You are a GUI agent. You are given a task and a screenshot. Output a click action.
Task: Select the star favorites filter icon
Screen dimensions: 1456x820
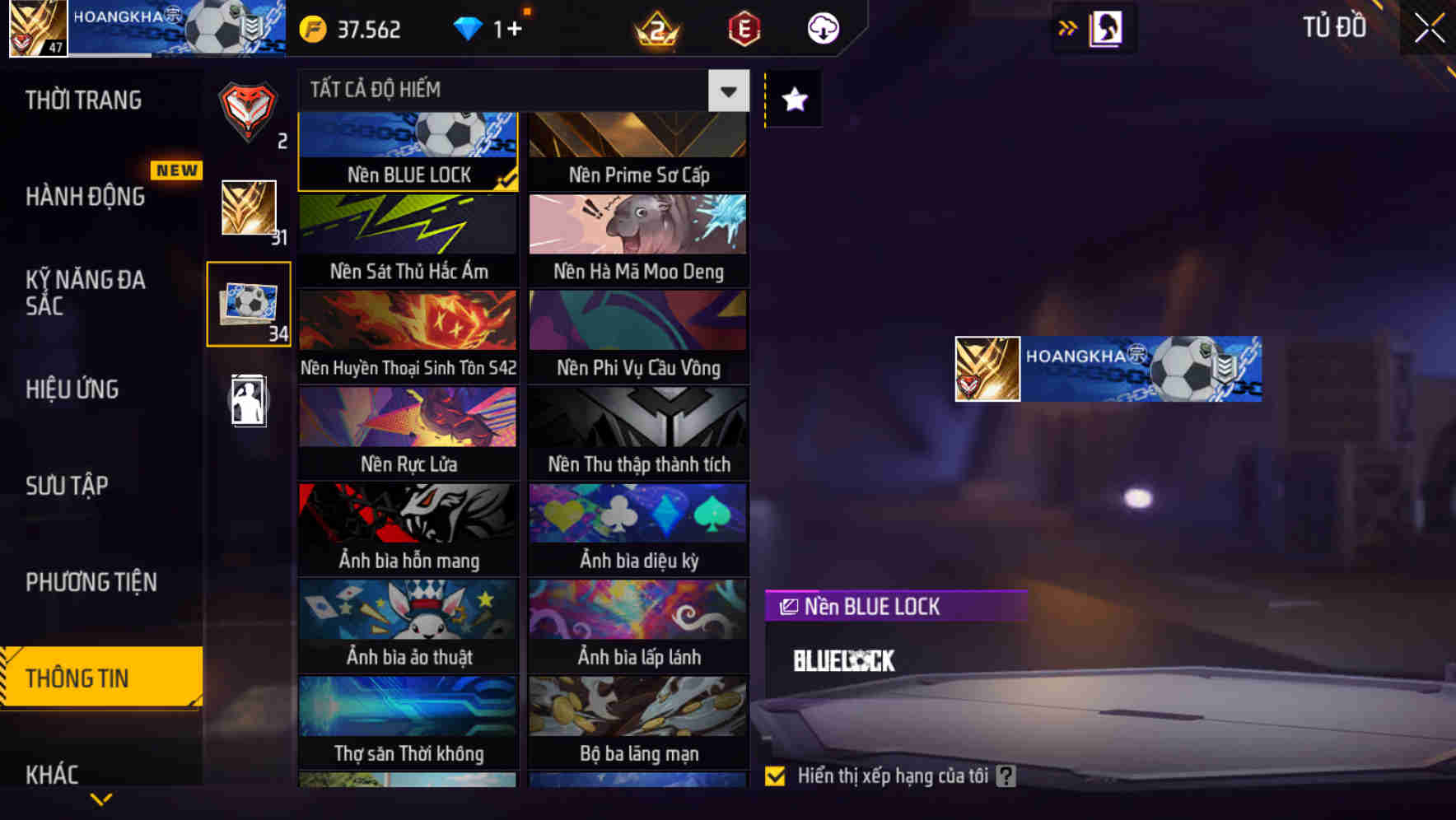coord(792,100)
